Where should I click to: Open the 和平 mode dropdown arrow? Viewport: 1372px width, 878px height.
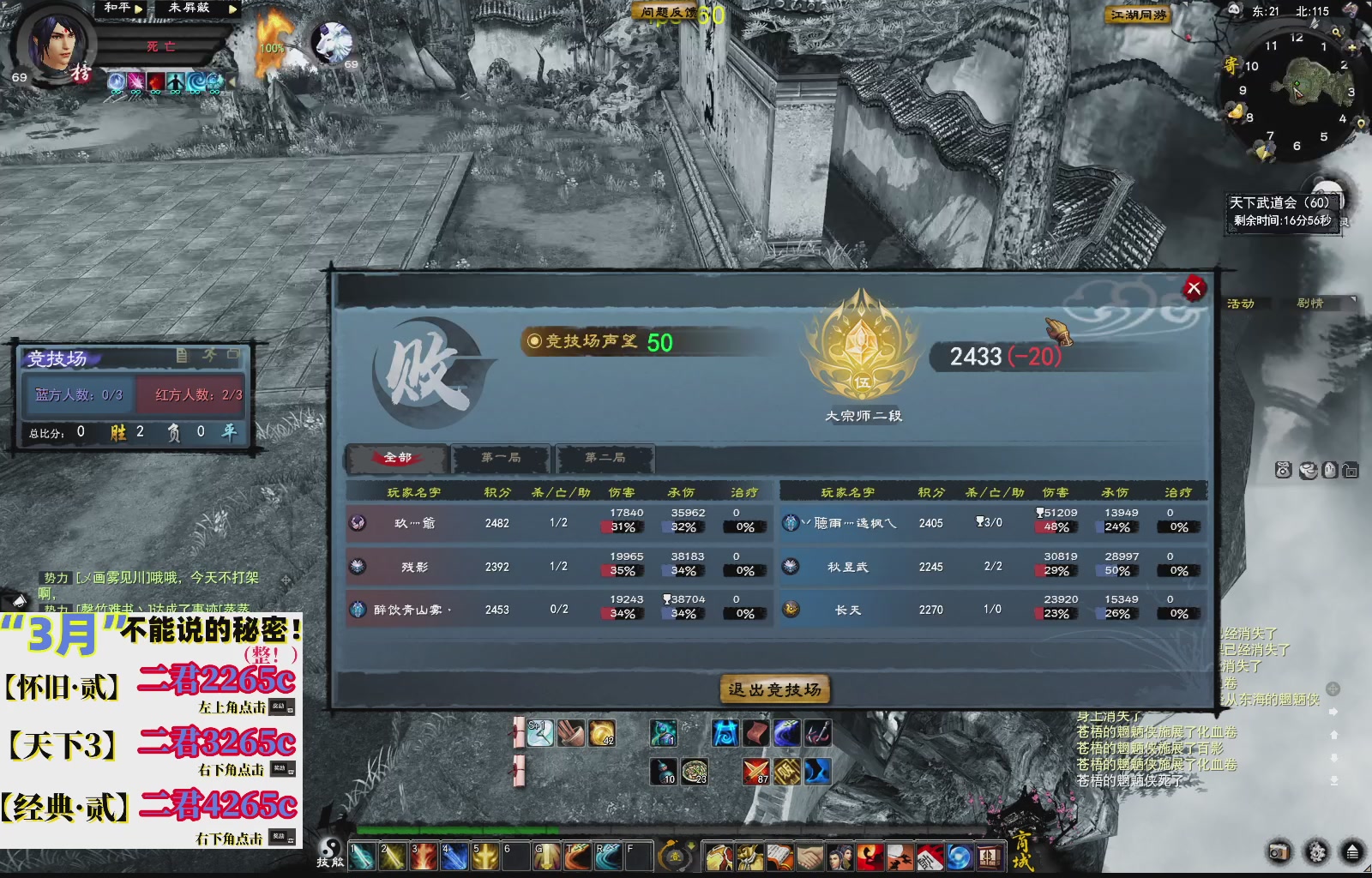[x=138, y=9]
